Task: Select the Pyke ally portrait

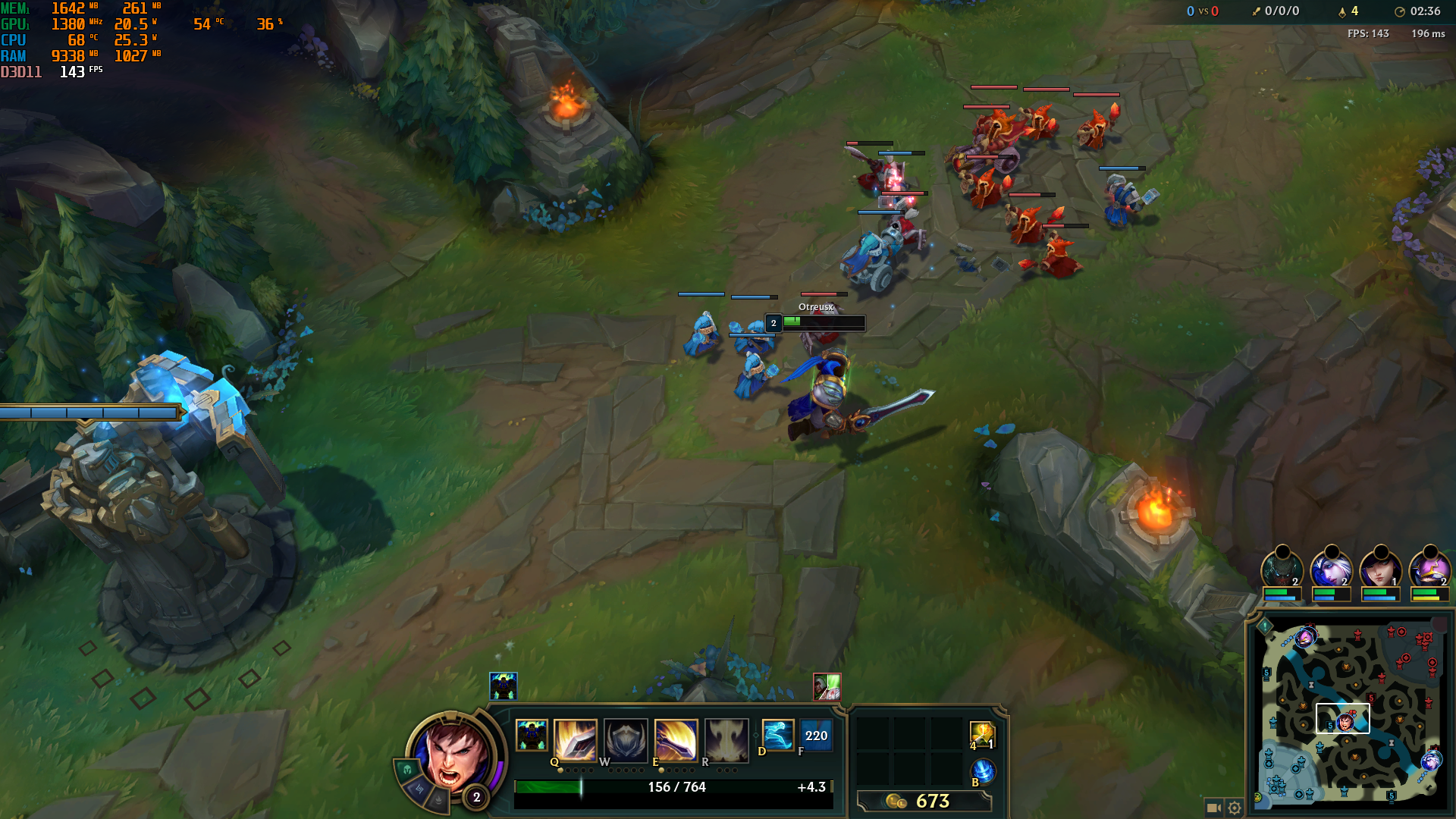Action: pyautogui.click(x=1282, y=569)
